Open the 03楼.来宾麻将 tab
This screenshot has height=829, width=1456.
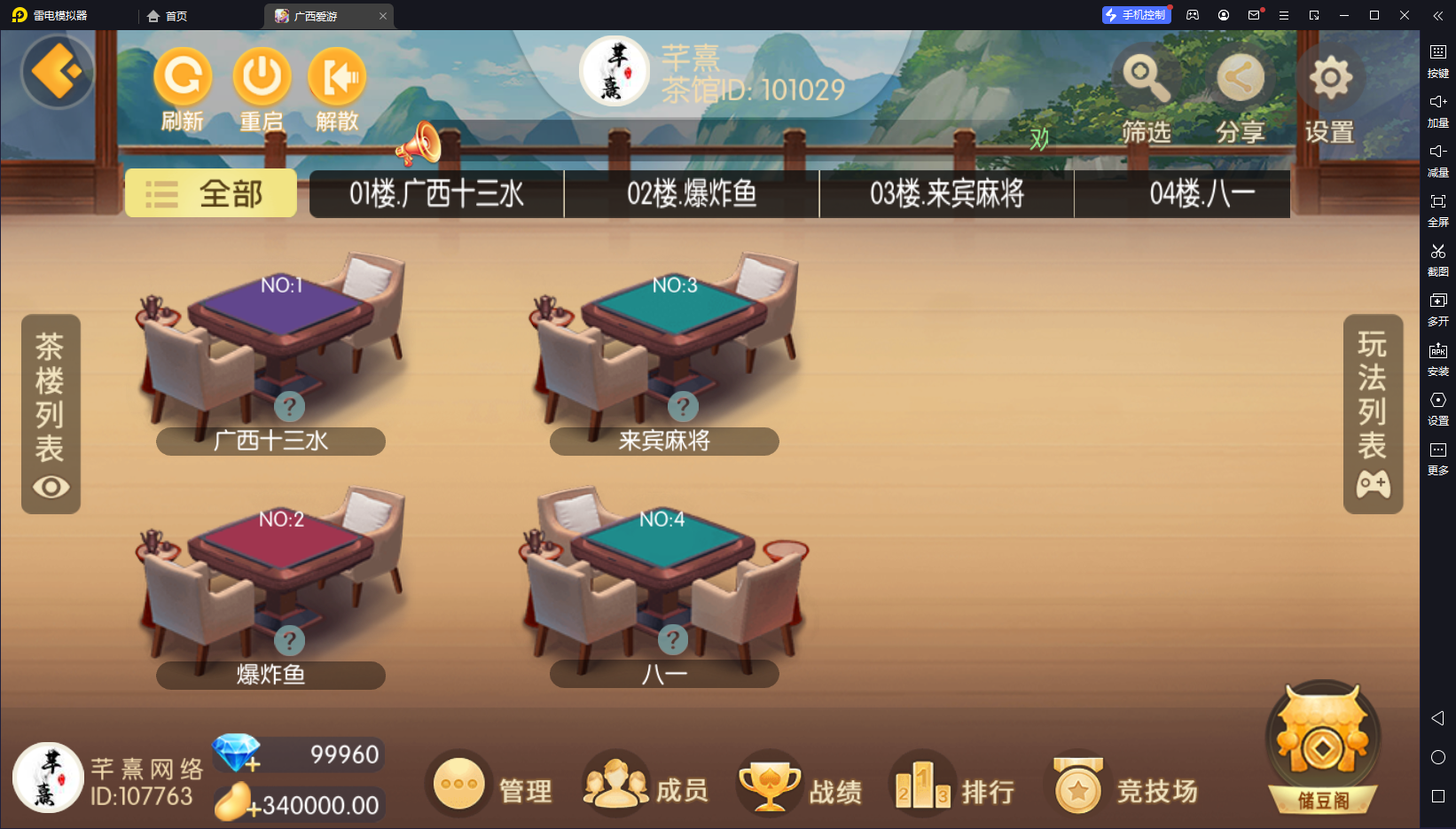click(x=946, y=193)
